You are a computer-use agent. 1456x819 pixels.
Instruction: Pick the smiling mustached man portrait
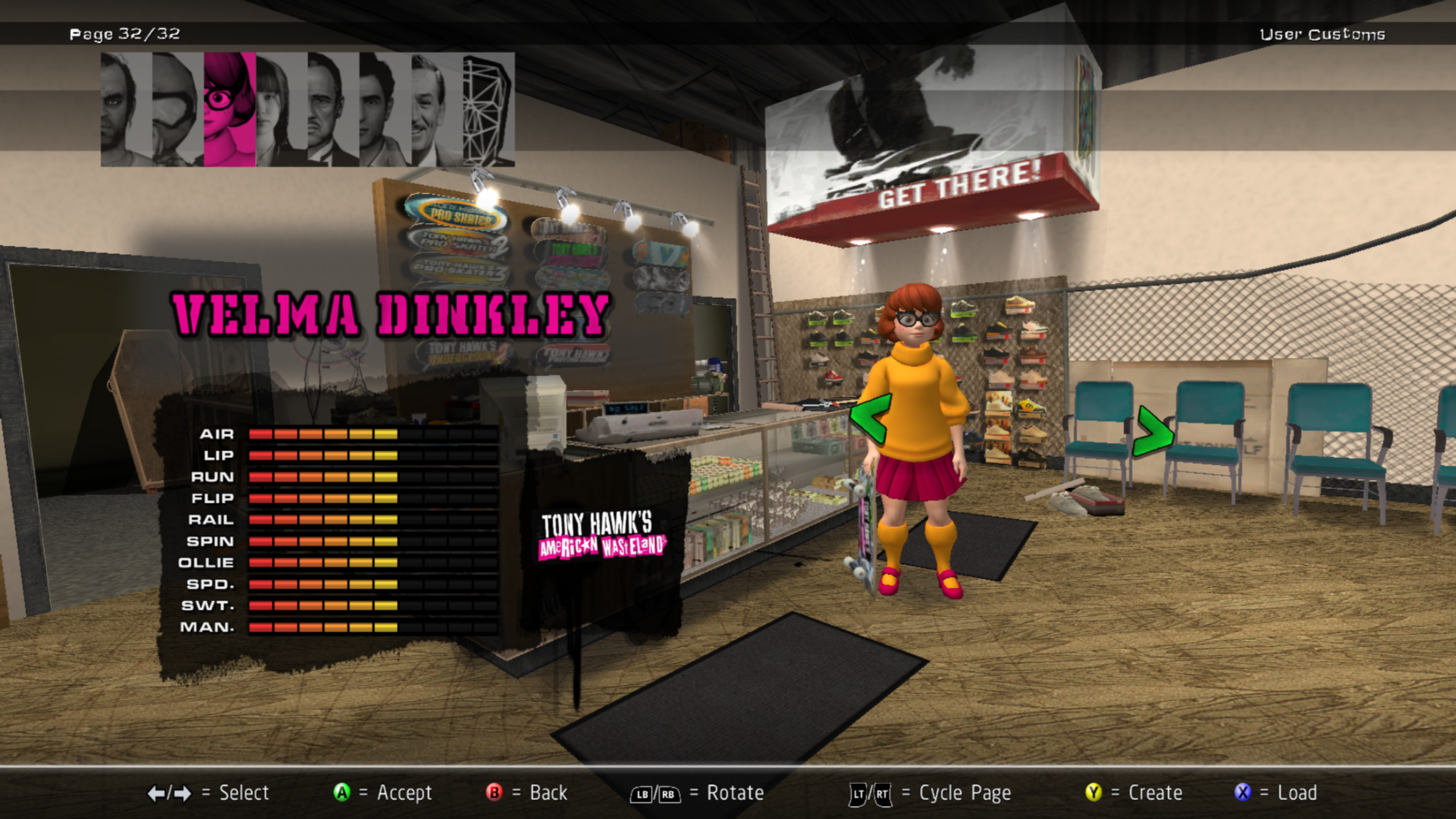pyautogui.click(x=436, y=109)
